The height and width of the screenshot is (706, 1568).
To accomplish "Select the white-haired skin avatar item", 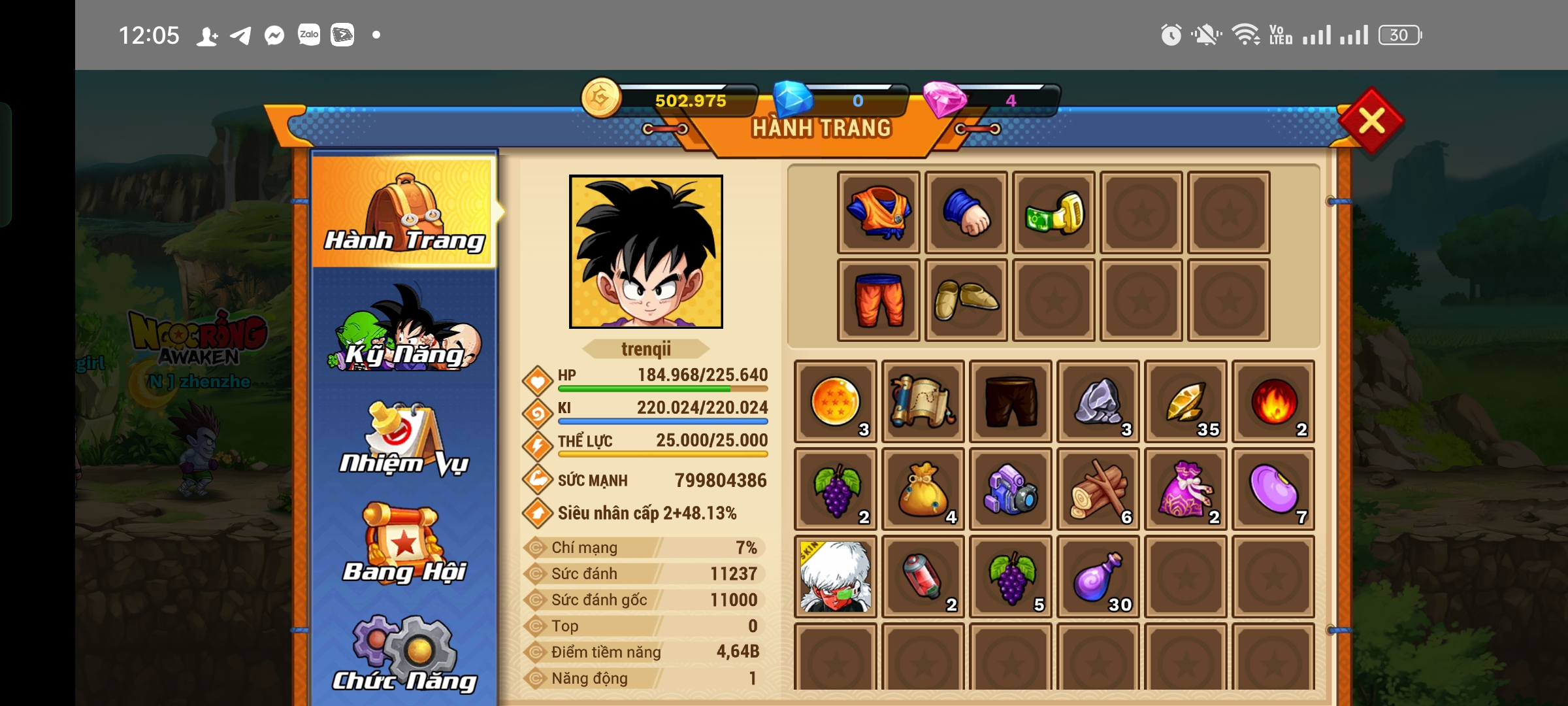I will coord(836,577).
